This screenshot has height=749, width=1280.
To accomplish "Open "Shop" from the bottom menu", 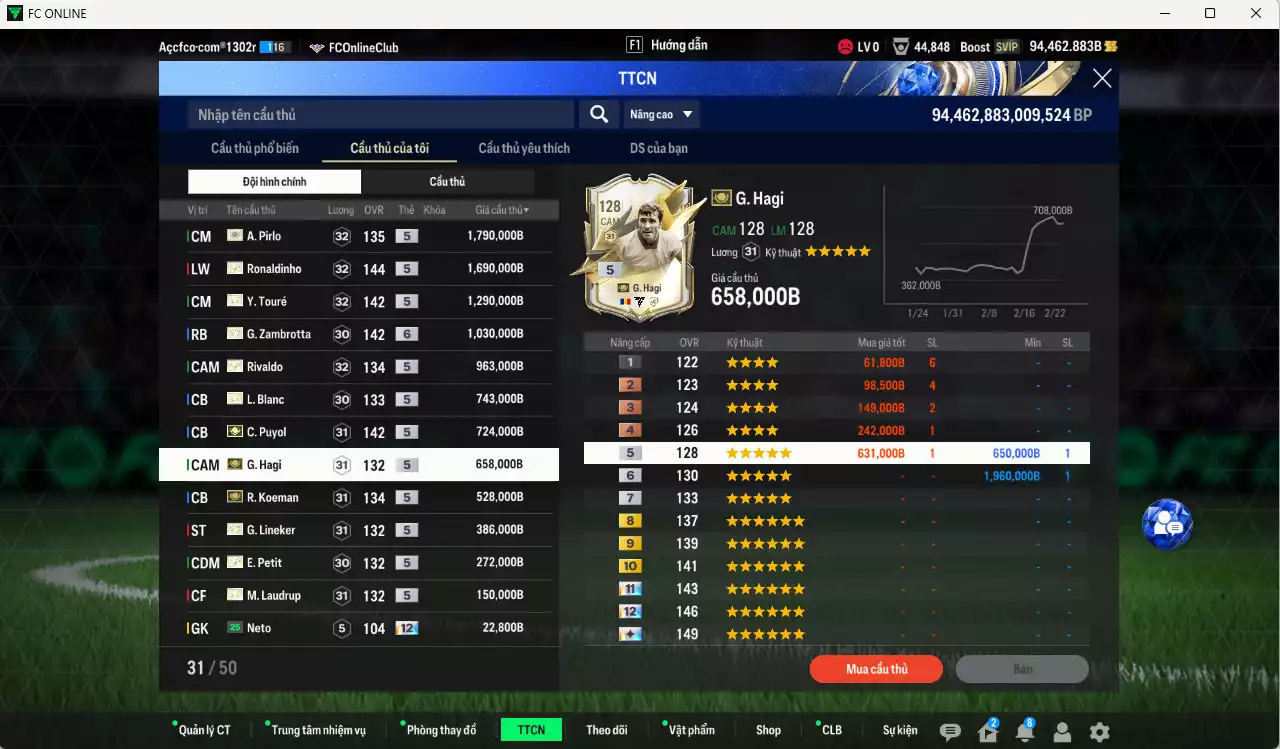I will click(x=768, y=729).
